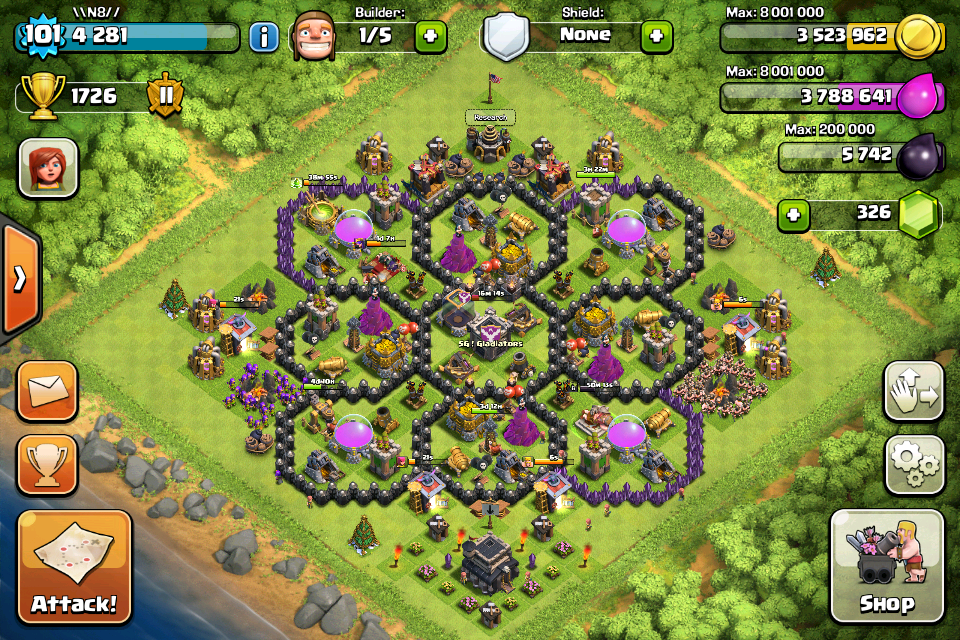Show the trophy leaderboard button
Image resolution: width=960 pixels, height=640 pixels.
click(x=47, y=464)
